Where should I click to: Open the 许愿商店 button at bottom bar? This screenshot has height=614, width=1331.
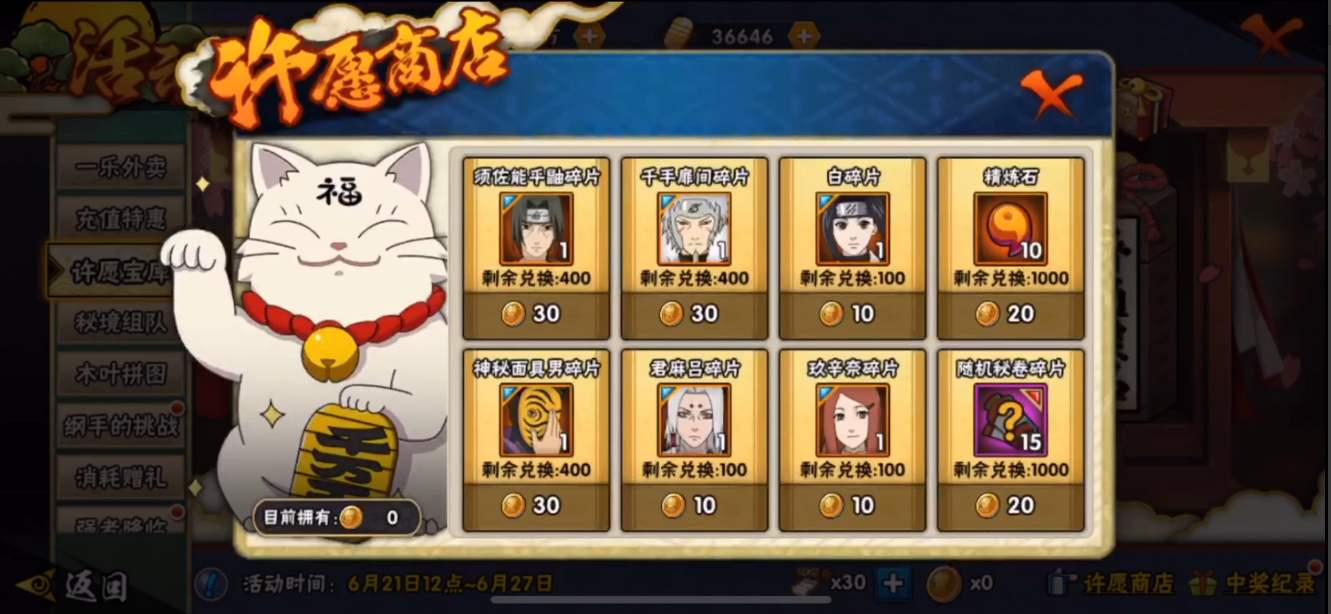coord(1110,583)
